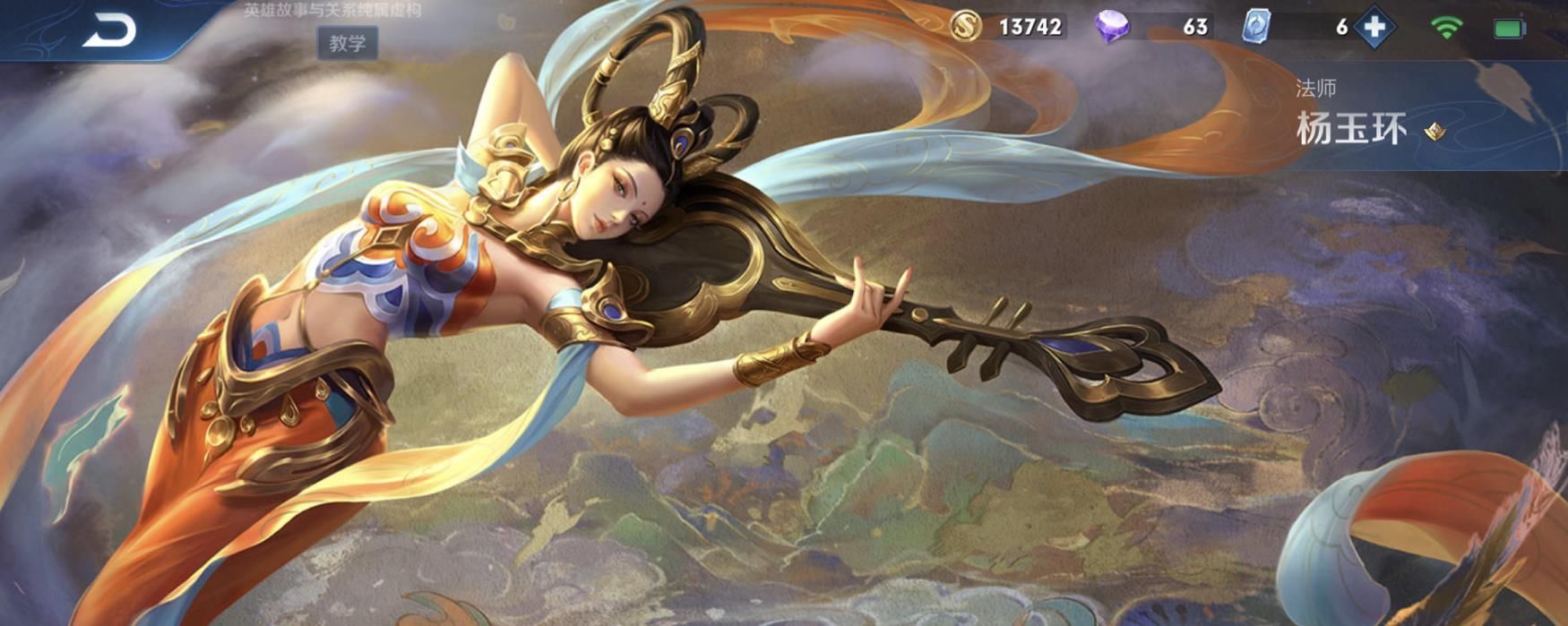
Task: Select the gold coin currency icon
Action: [965, 27]
